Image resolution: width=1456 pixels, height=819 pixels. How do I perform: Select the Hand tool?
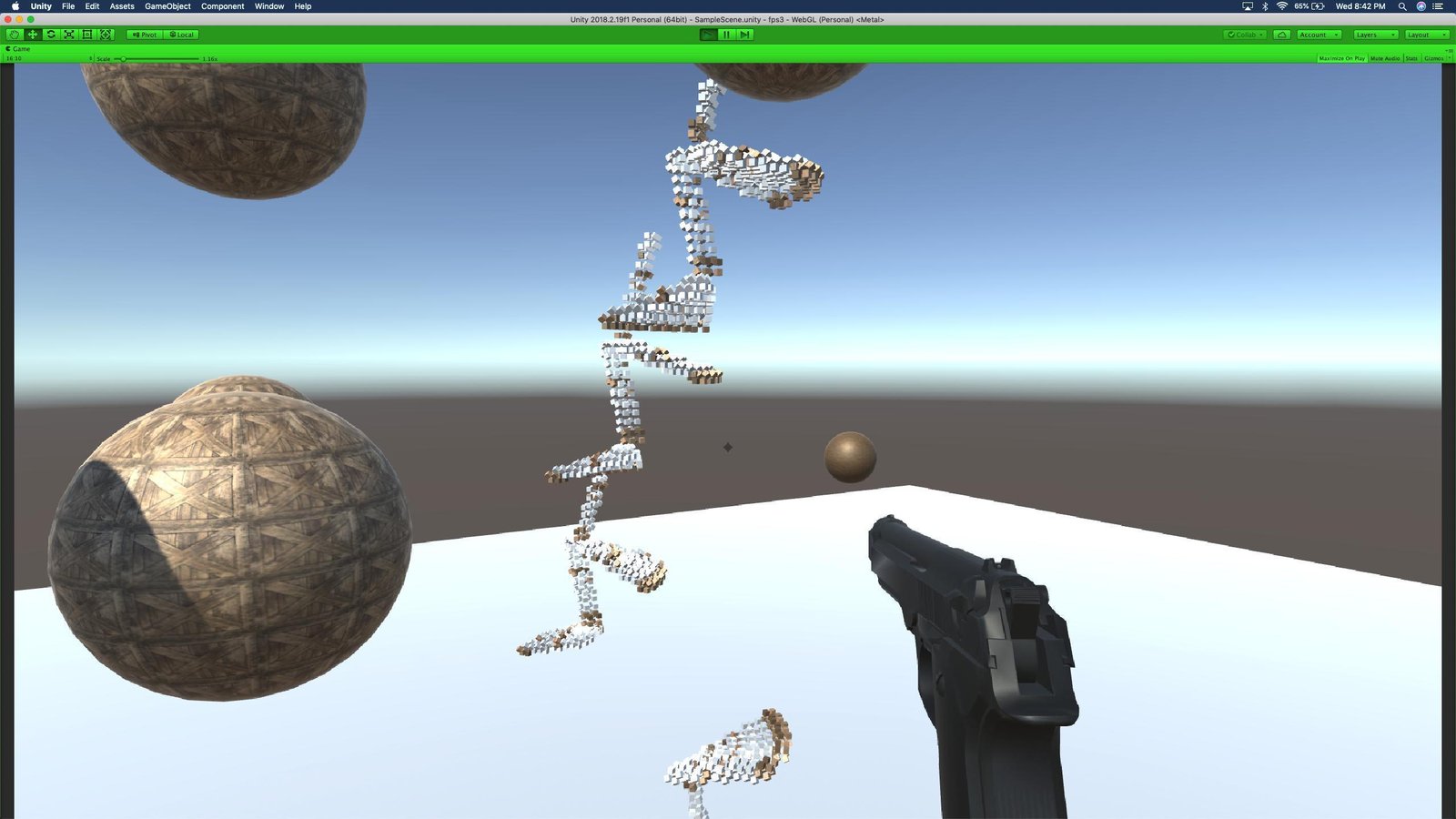[x=15, y=34]
